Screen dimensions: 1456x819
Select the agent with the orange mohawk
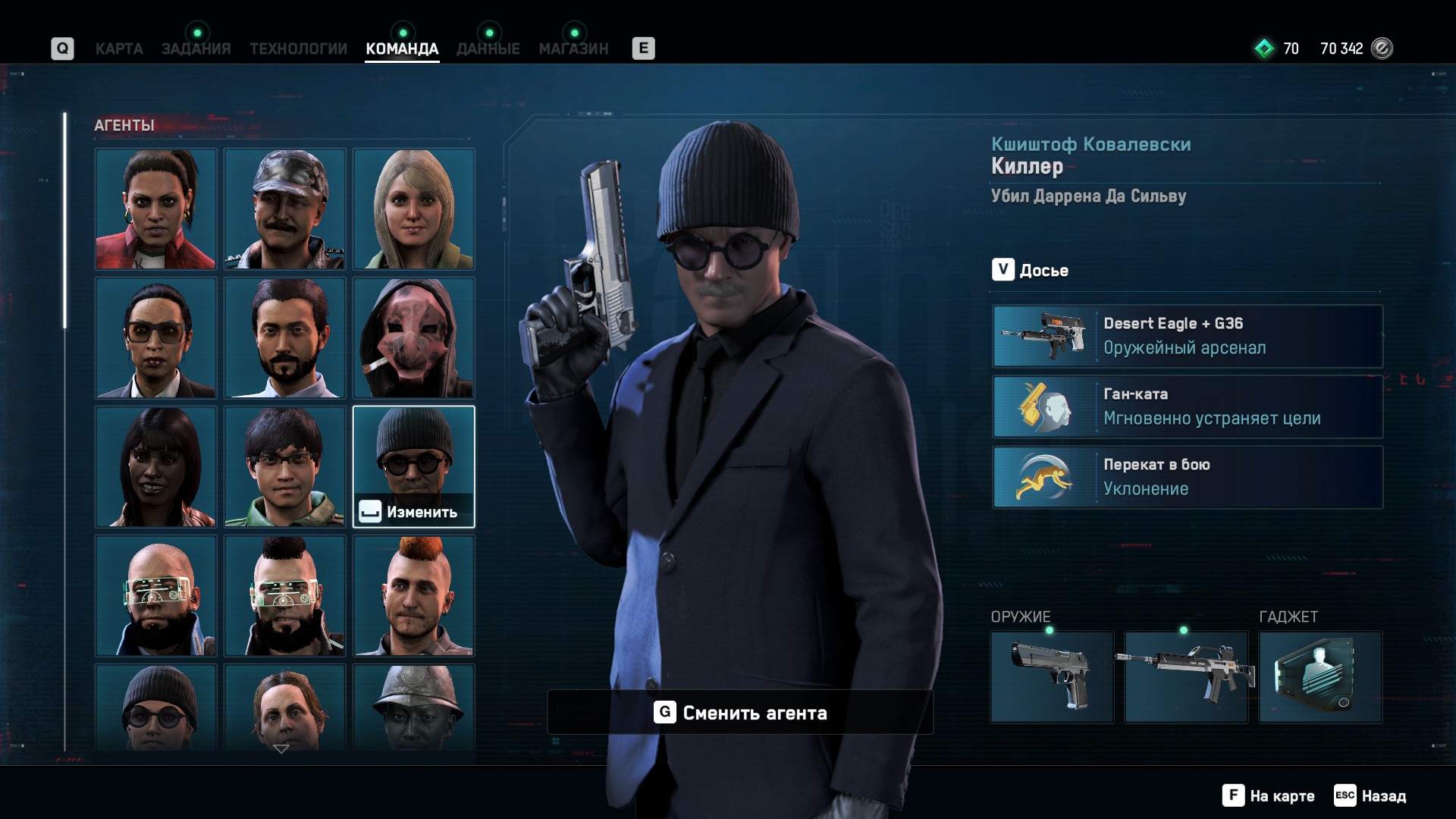413,595
